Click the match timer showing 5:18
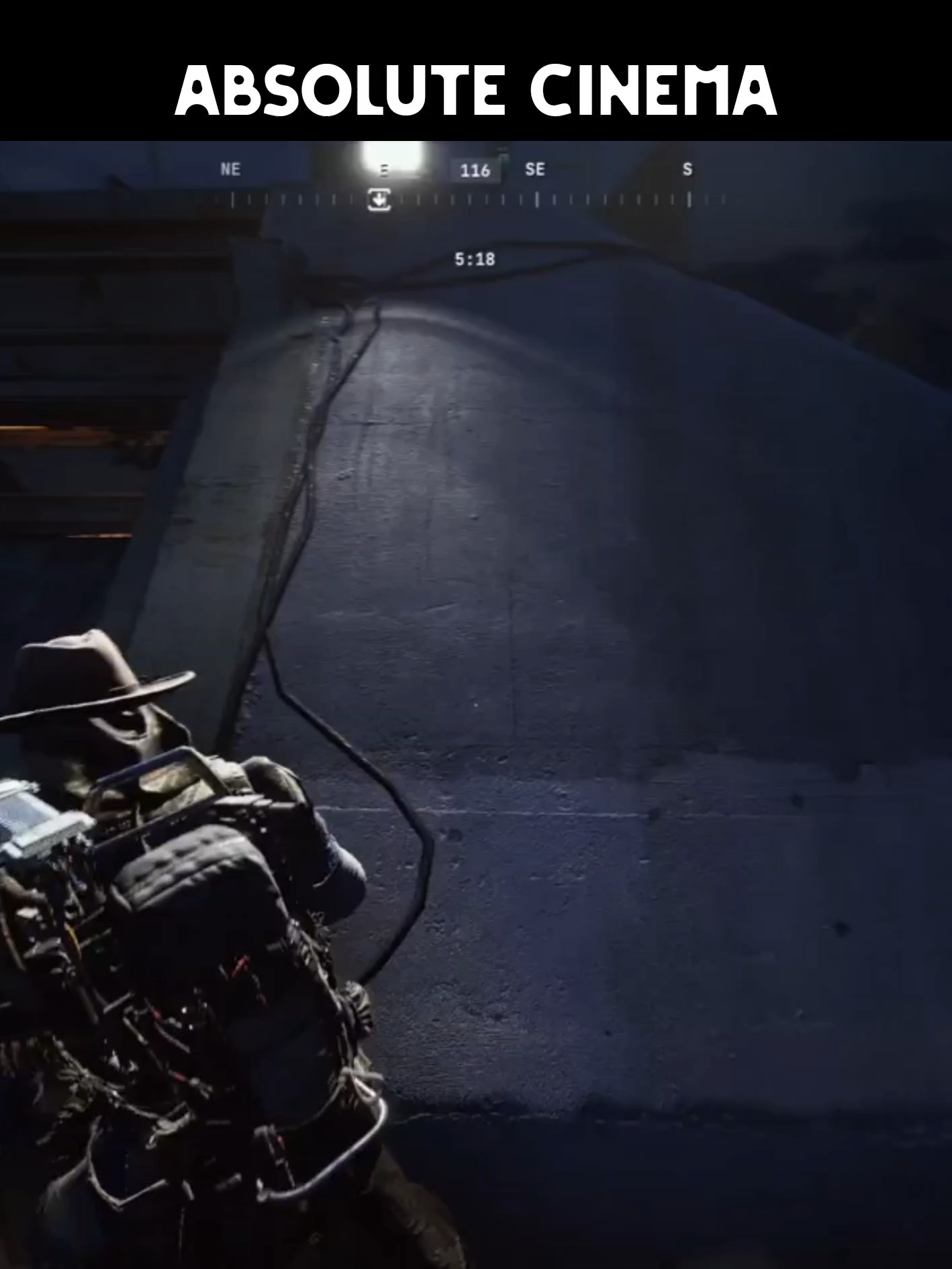 coord(475,257)
